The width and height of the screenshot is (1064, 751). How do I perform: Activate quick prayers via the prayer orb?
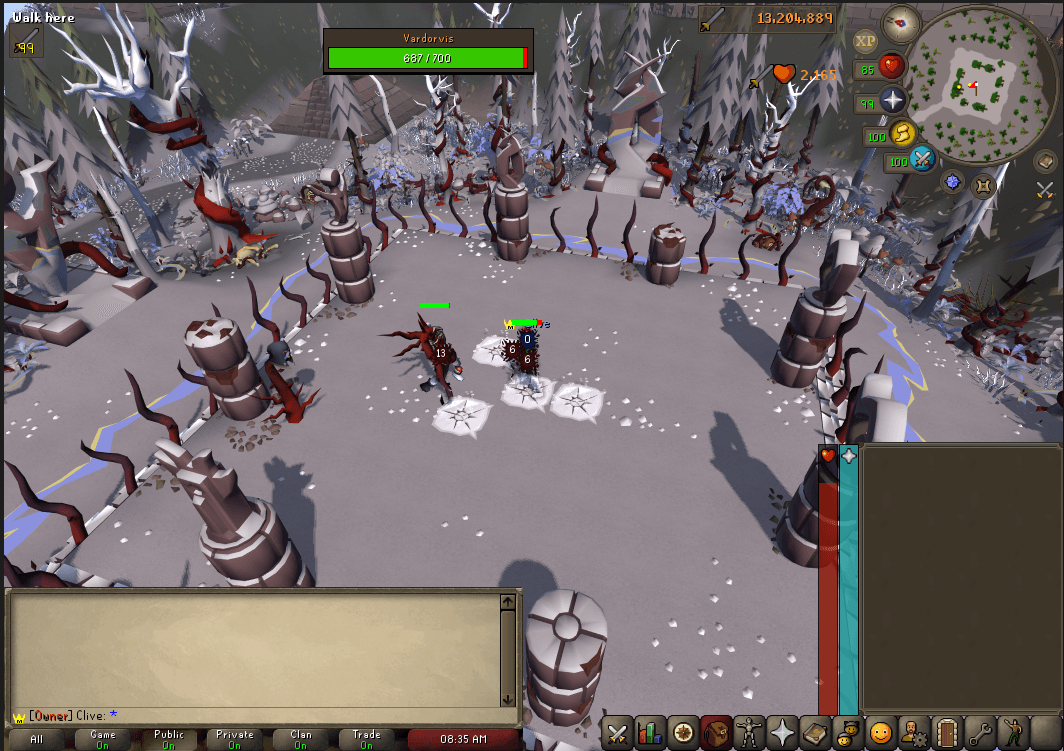891,100
